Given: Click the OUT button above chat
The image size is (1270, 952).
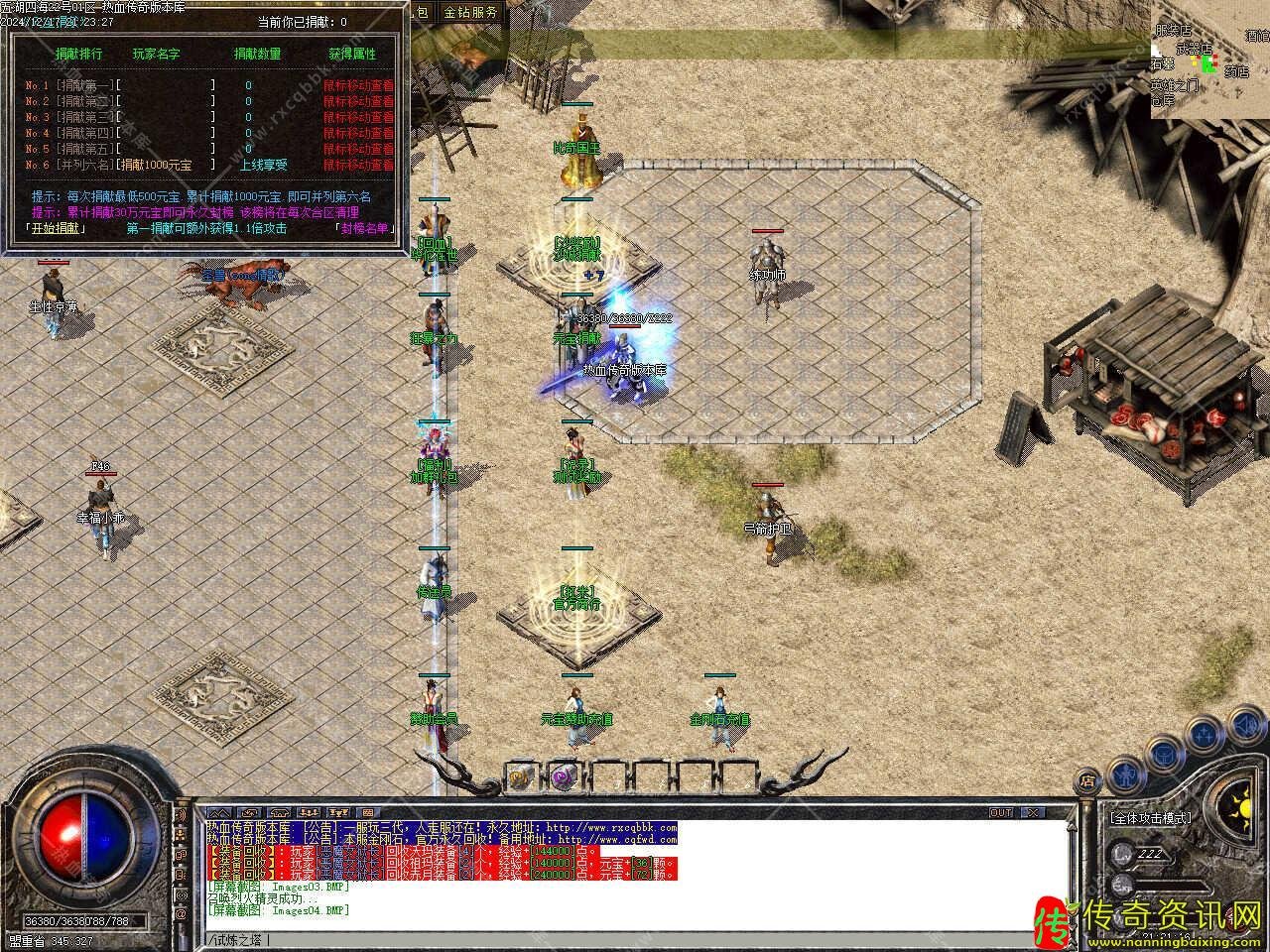Looking at the screenshot, I should (x=1001, y=812).
